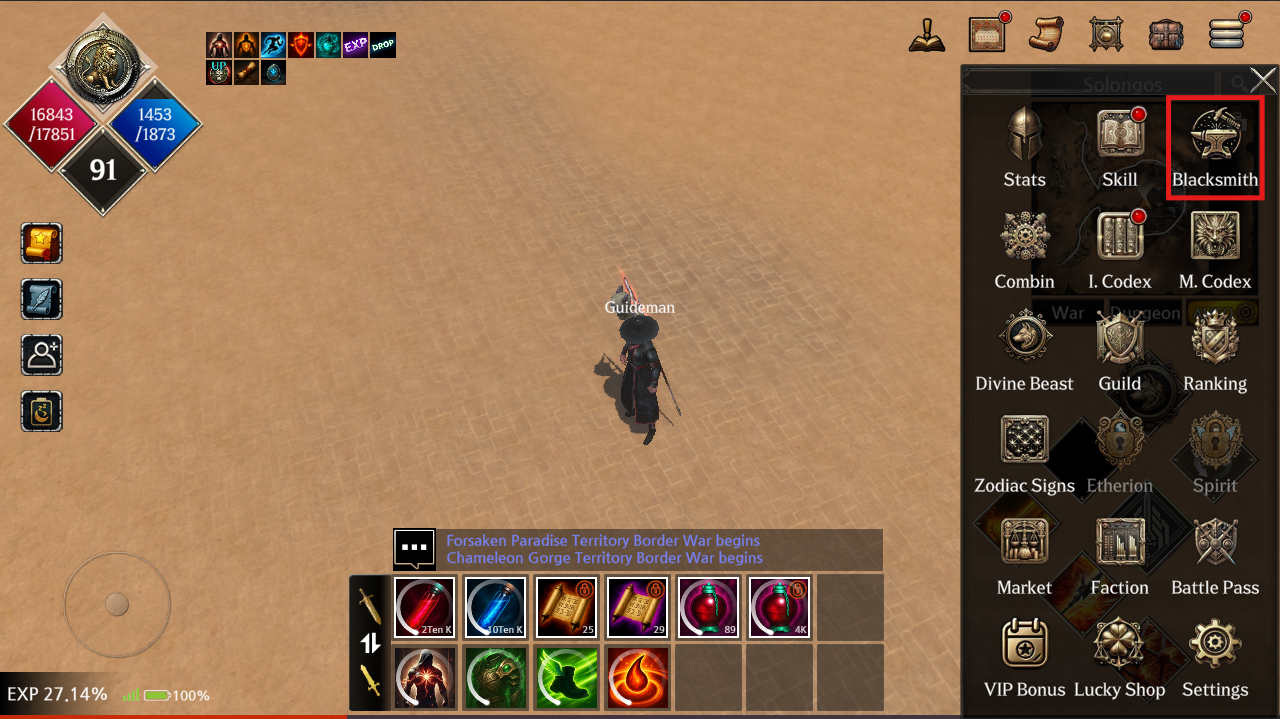
Task: Open the Faction menu
Action: tap(1119, 554)
